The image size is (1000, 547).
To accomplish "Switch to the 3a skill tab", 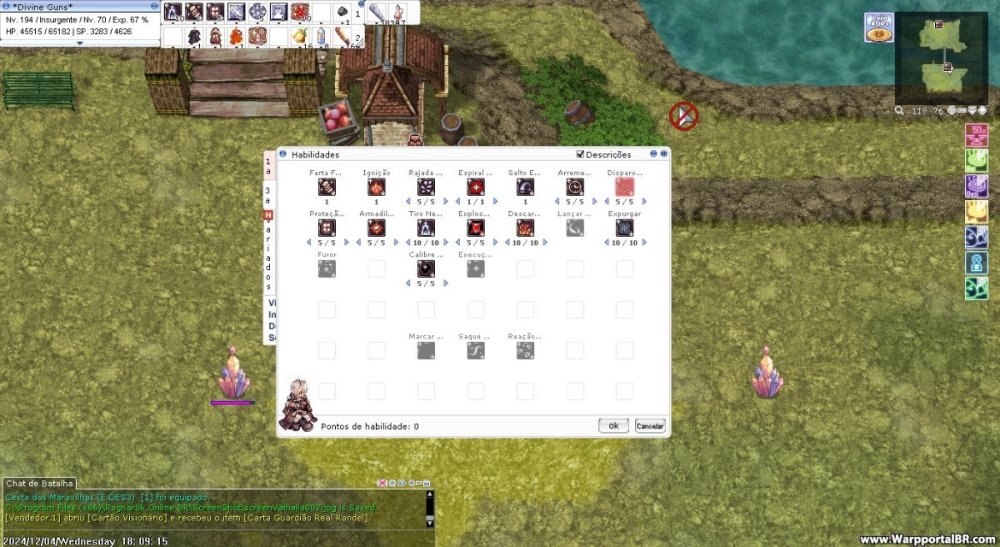I will point(268,194).
